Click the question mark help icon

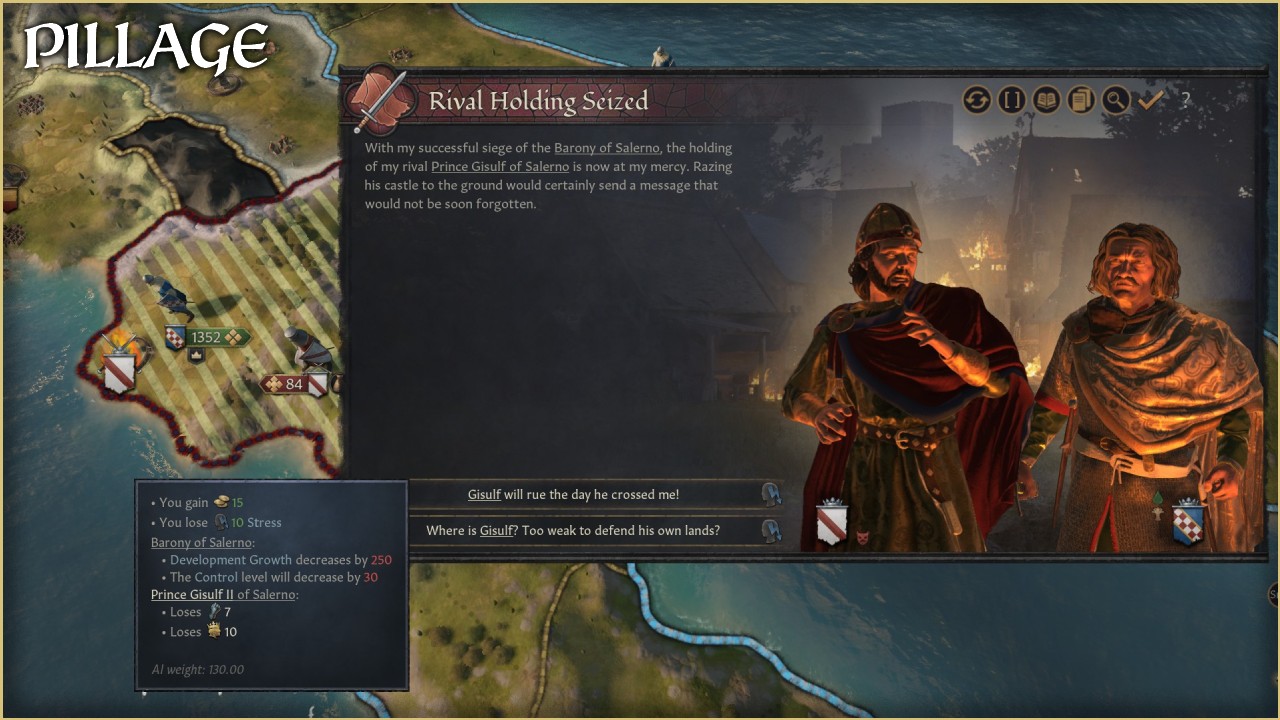point(1185,100)
